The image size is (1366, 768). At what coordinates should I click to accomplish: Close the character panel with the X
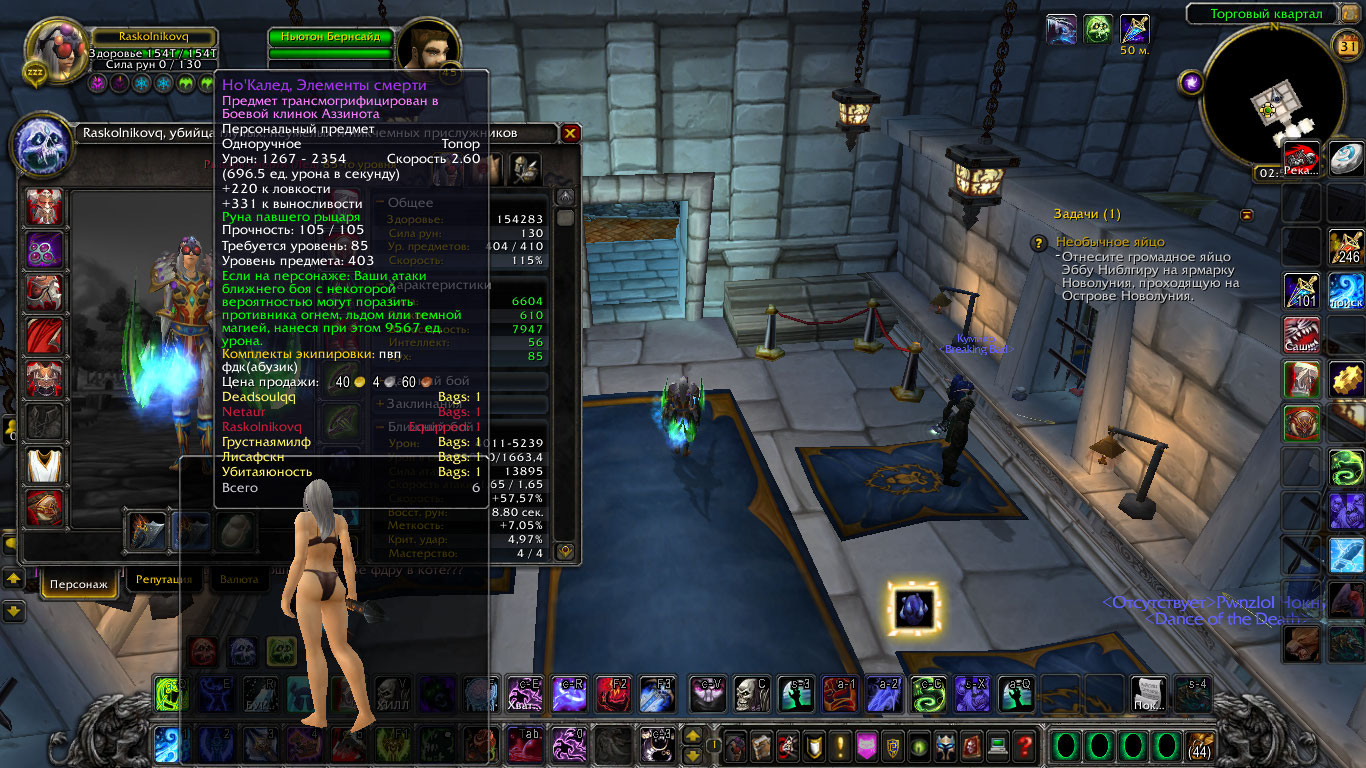coord(570,133)
